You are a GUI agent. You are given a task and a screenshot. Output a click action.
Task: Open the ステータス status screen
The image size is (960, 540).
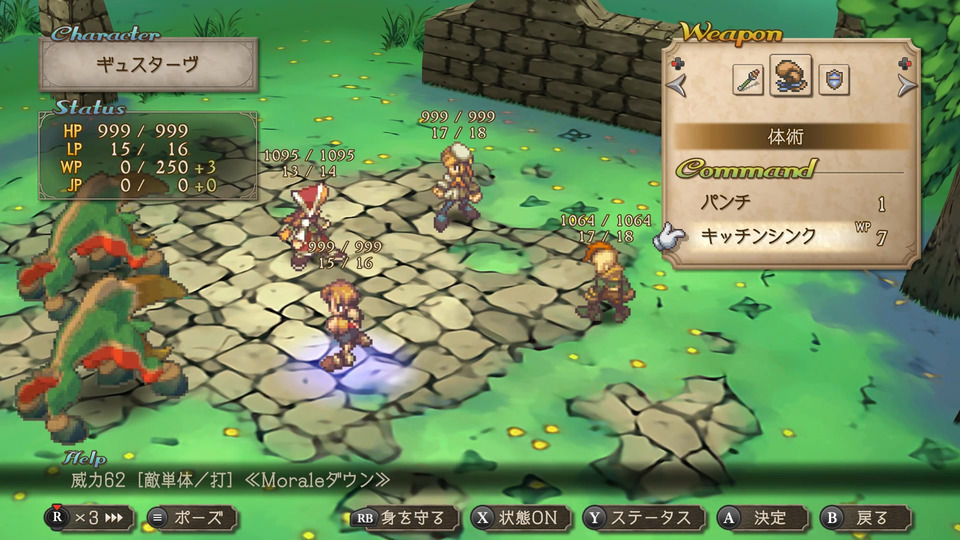[642, 518]
